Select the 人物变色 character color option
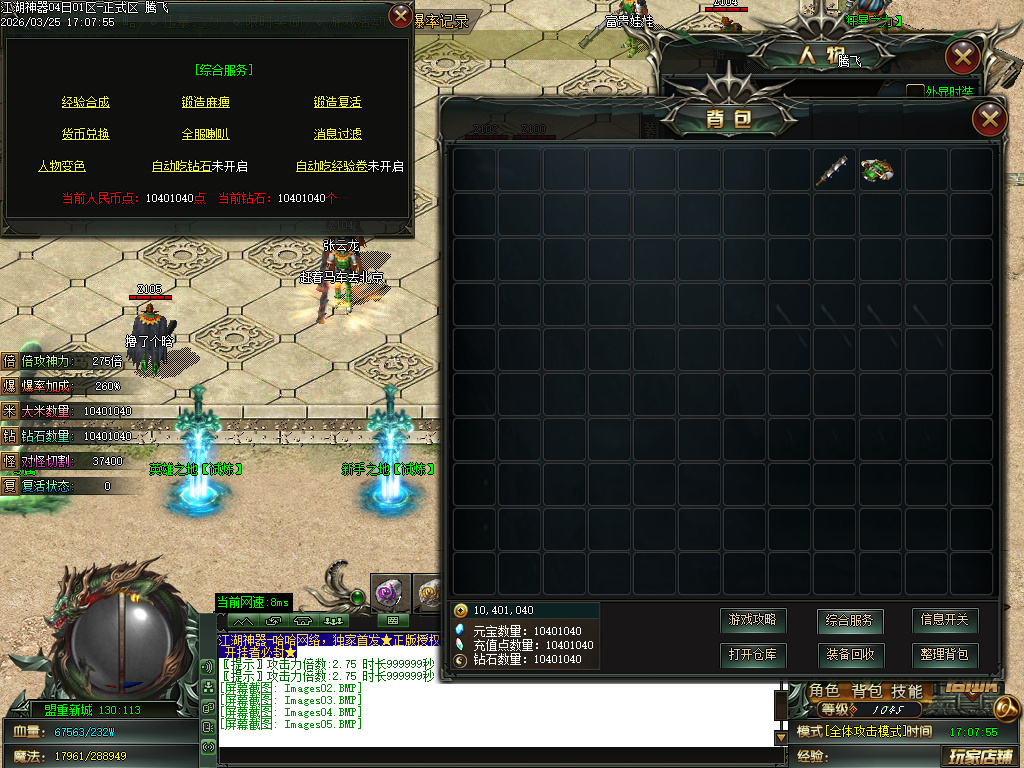This screenshot has width=1024, height=768. (x=62, y=166)
